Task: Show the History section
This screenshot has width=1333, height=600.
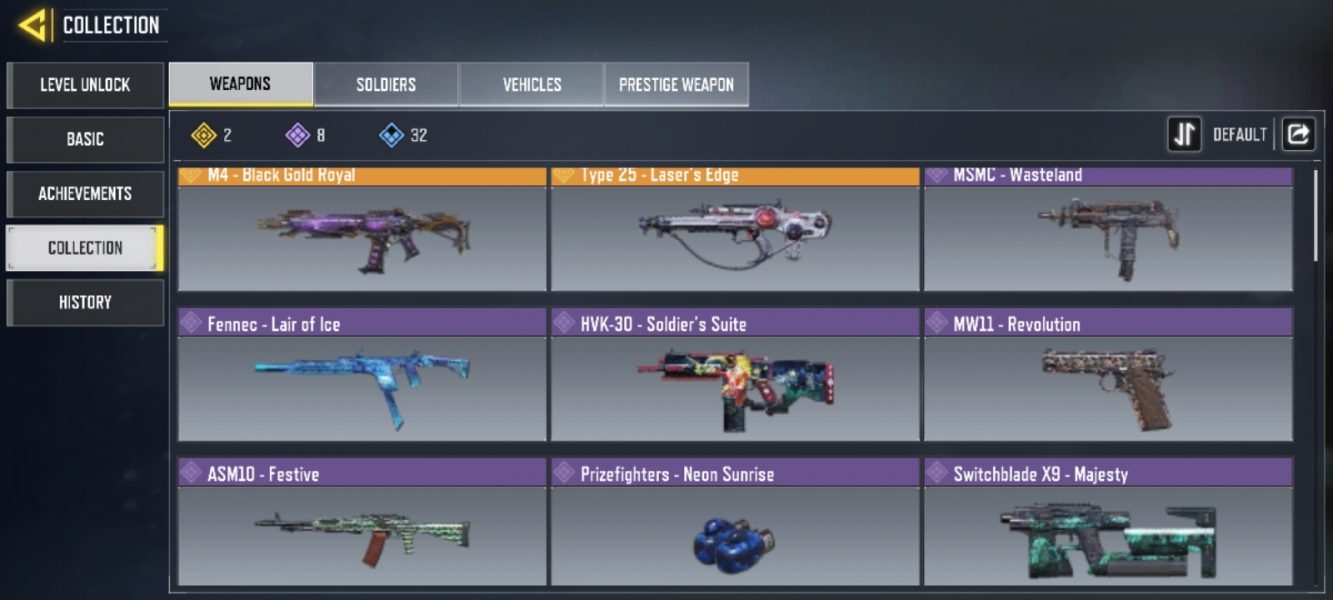Action: [x=85, y=302]
